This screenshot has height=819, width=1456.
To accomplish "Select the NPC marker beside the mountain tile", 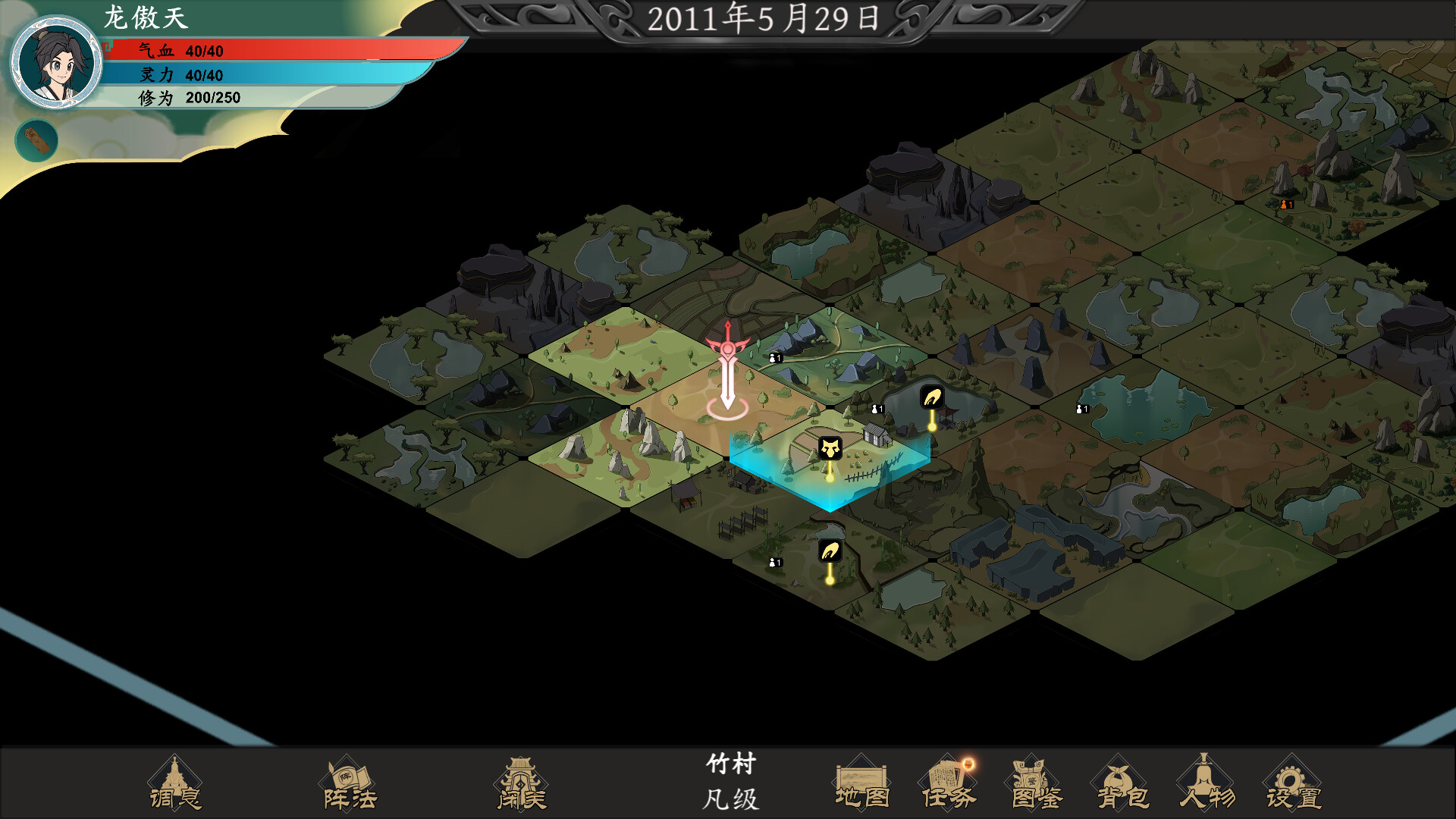I will (775, 356).
